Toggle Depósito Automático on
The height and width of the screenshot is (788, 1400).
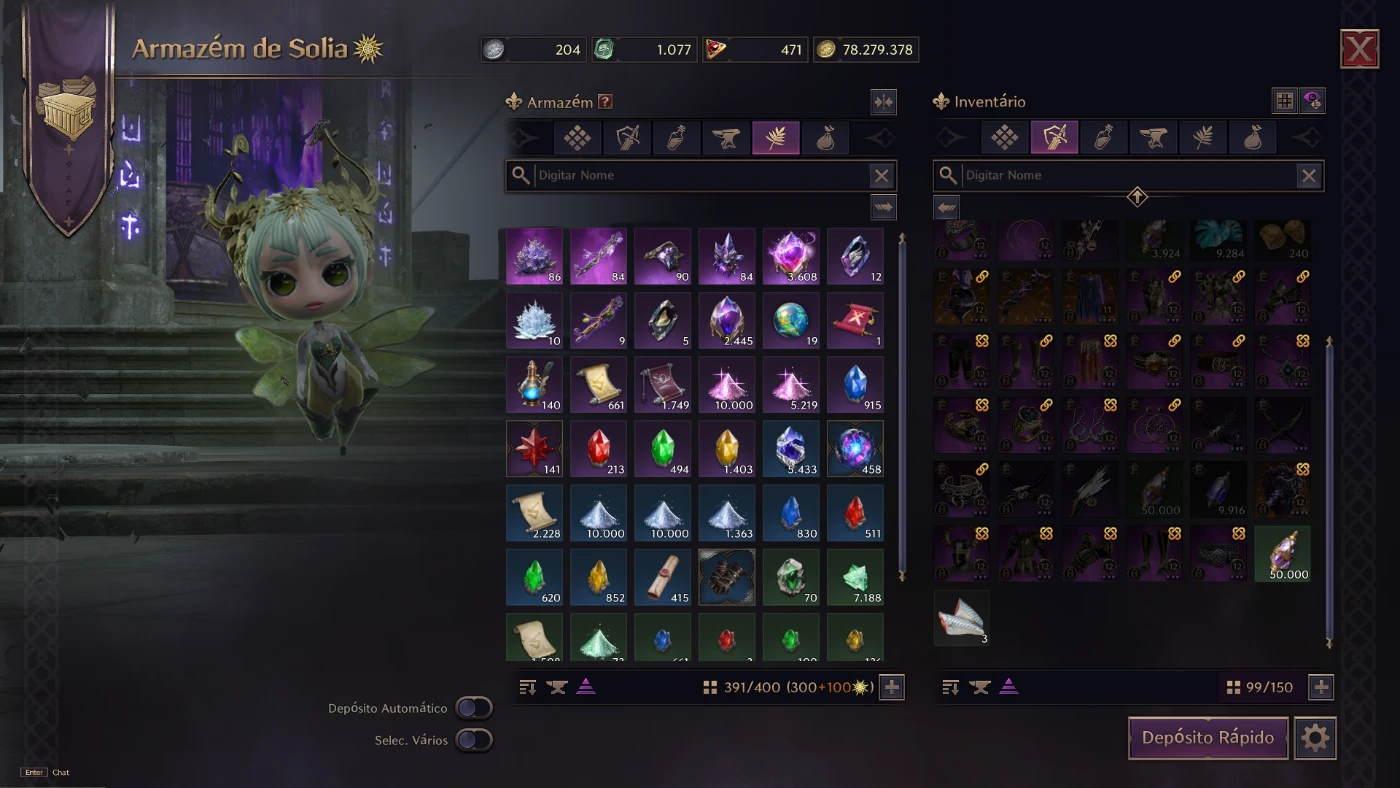click(x=474, y=708)
